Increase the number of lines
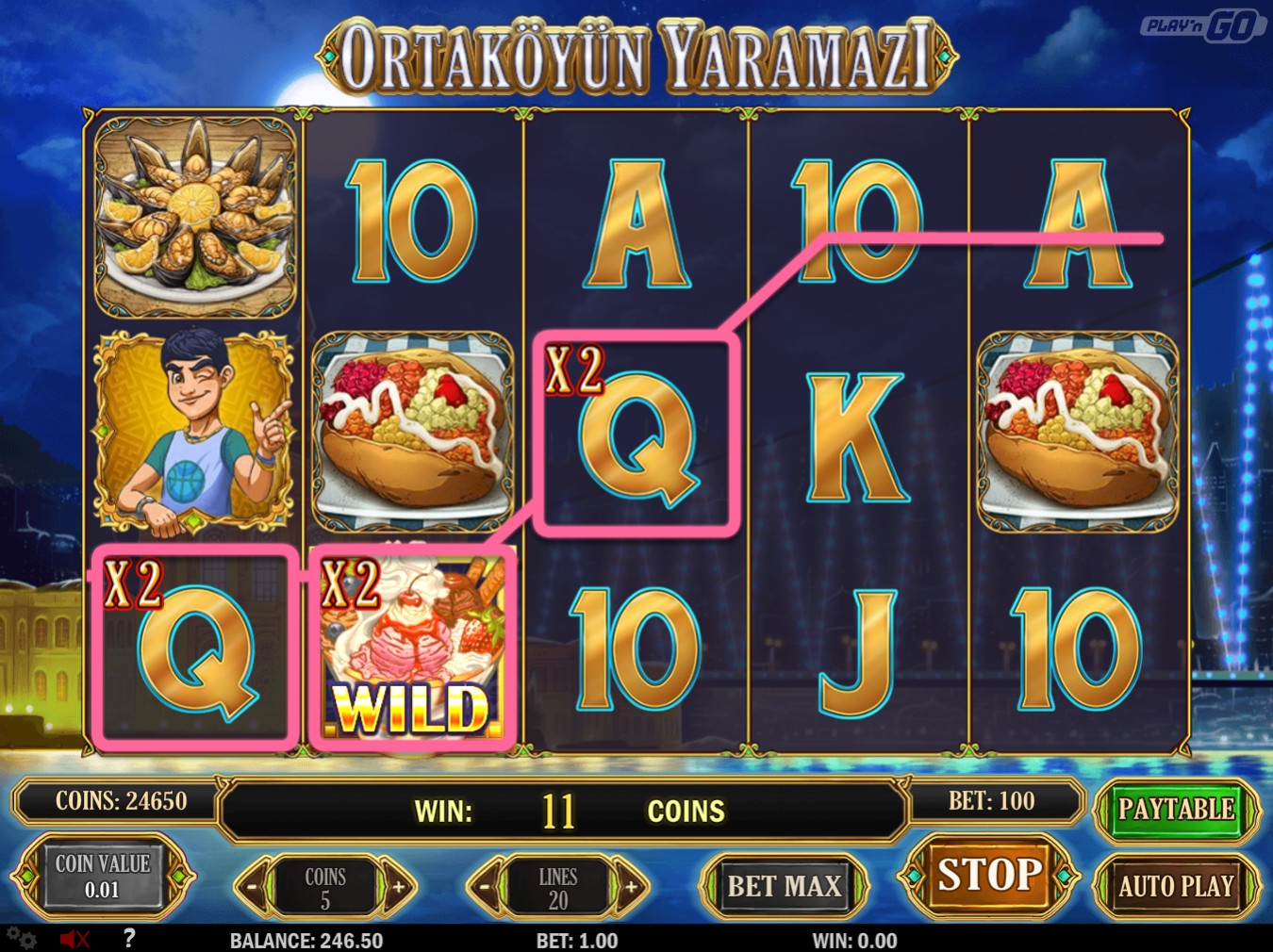 (631, 887)
